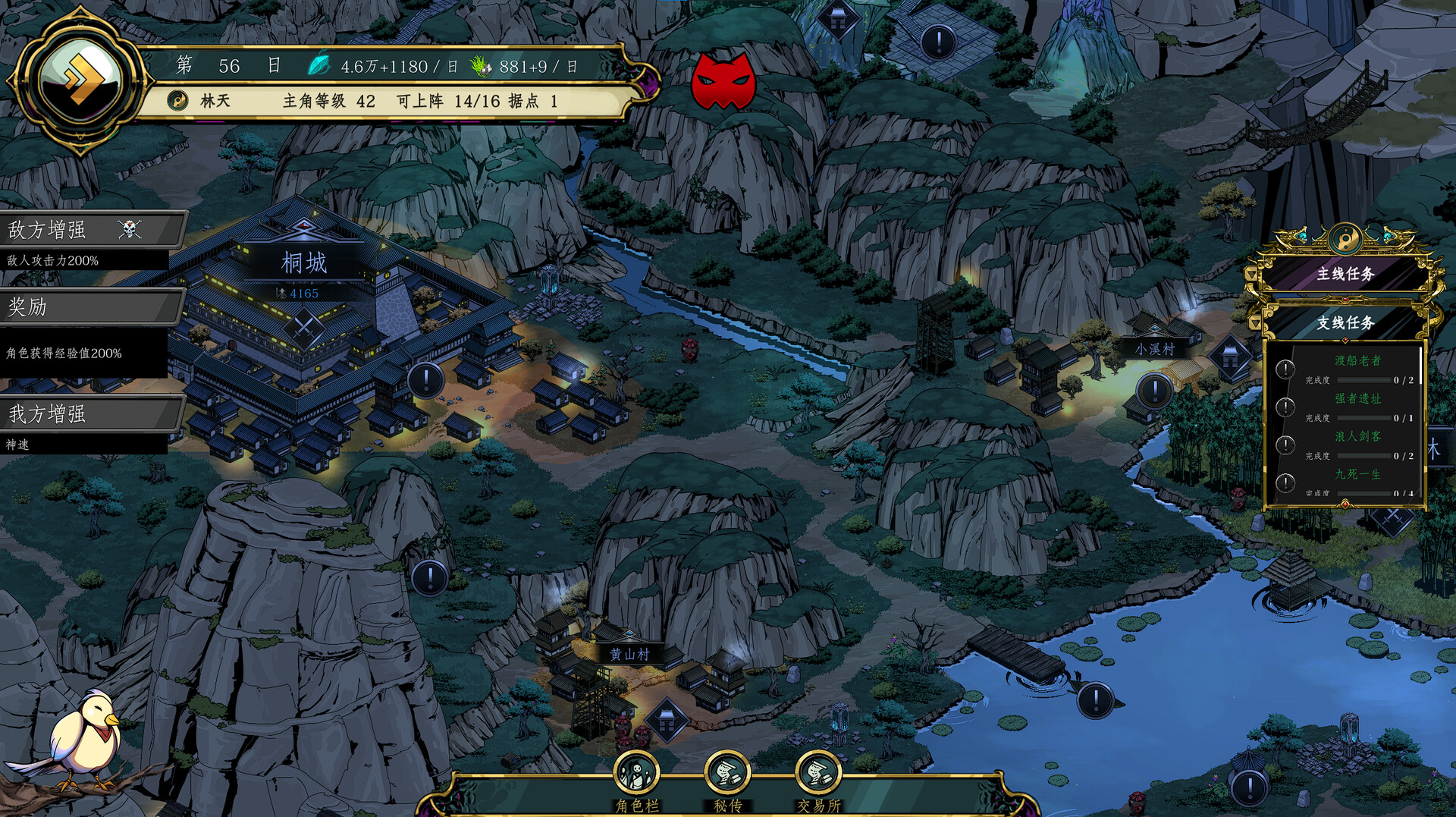Open the 奖励 rewards panel

click(91, 307)
